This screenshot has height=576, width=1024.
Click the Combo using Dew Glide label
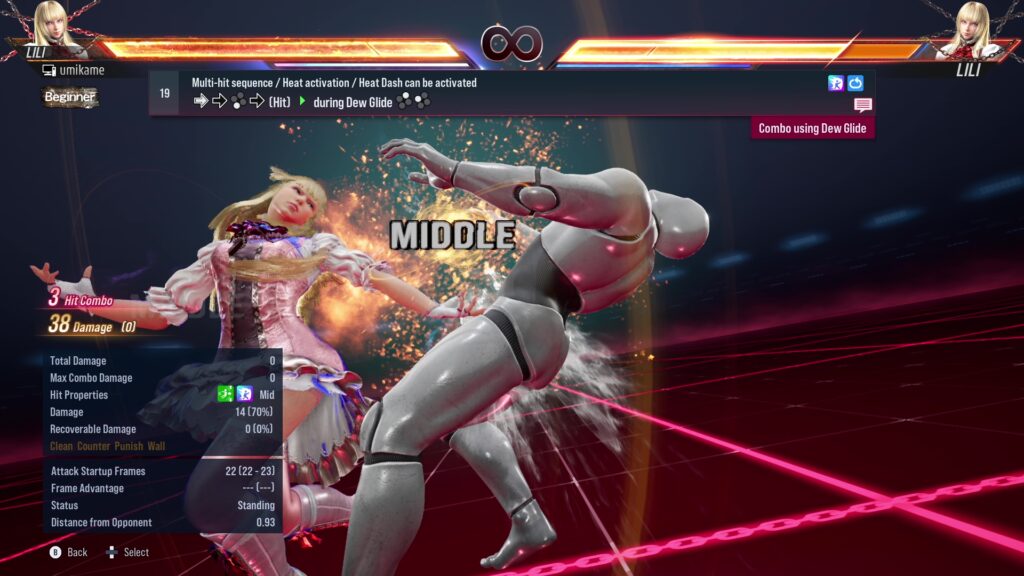(812, 128)
